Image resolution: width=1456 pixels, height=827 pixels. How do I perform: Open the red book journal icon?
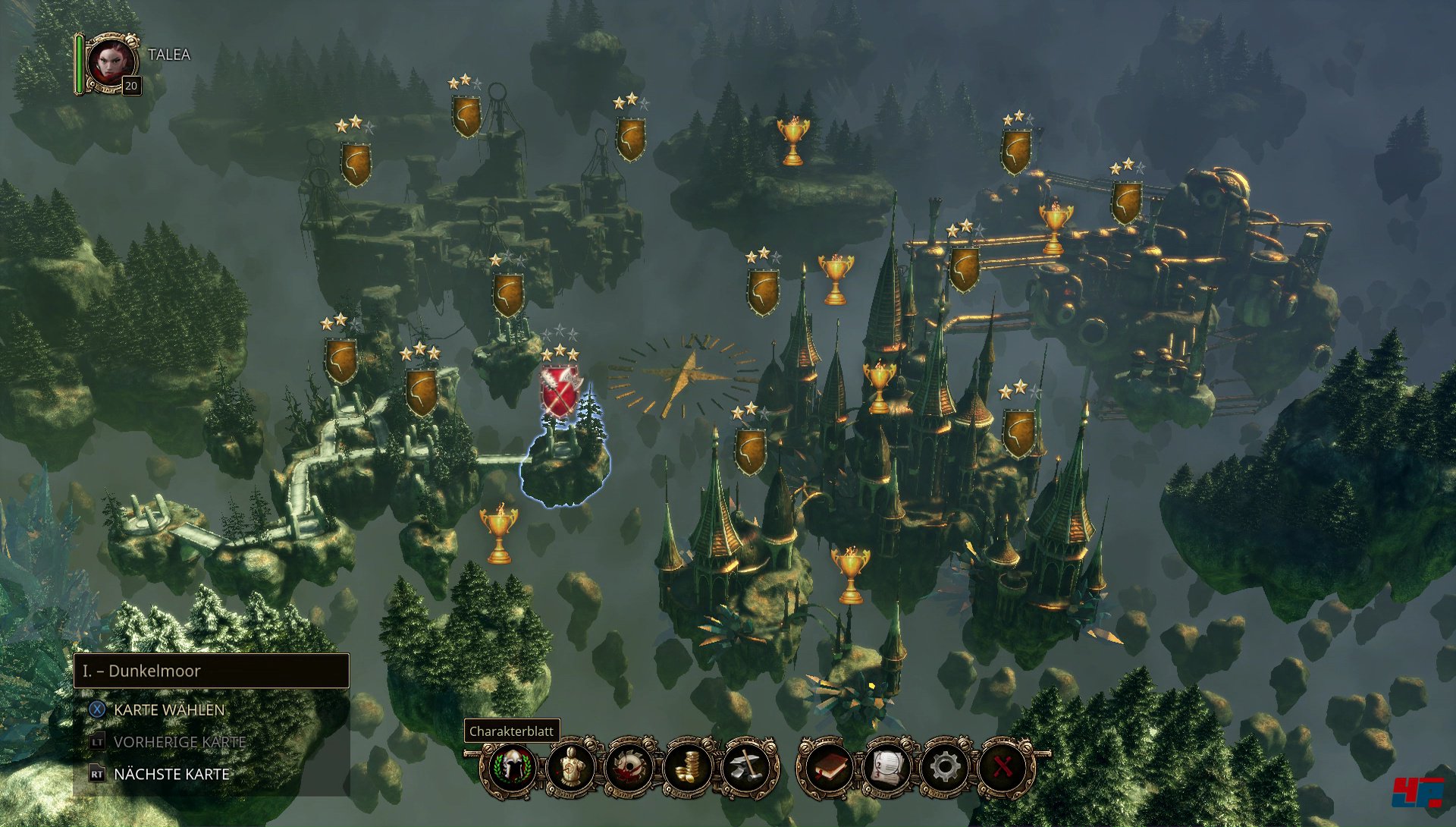click(827, 767)
